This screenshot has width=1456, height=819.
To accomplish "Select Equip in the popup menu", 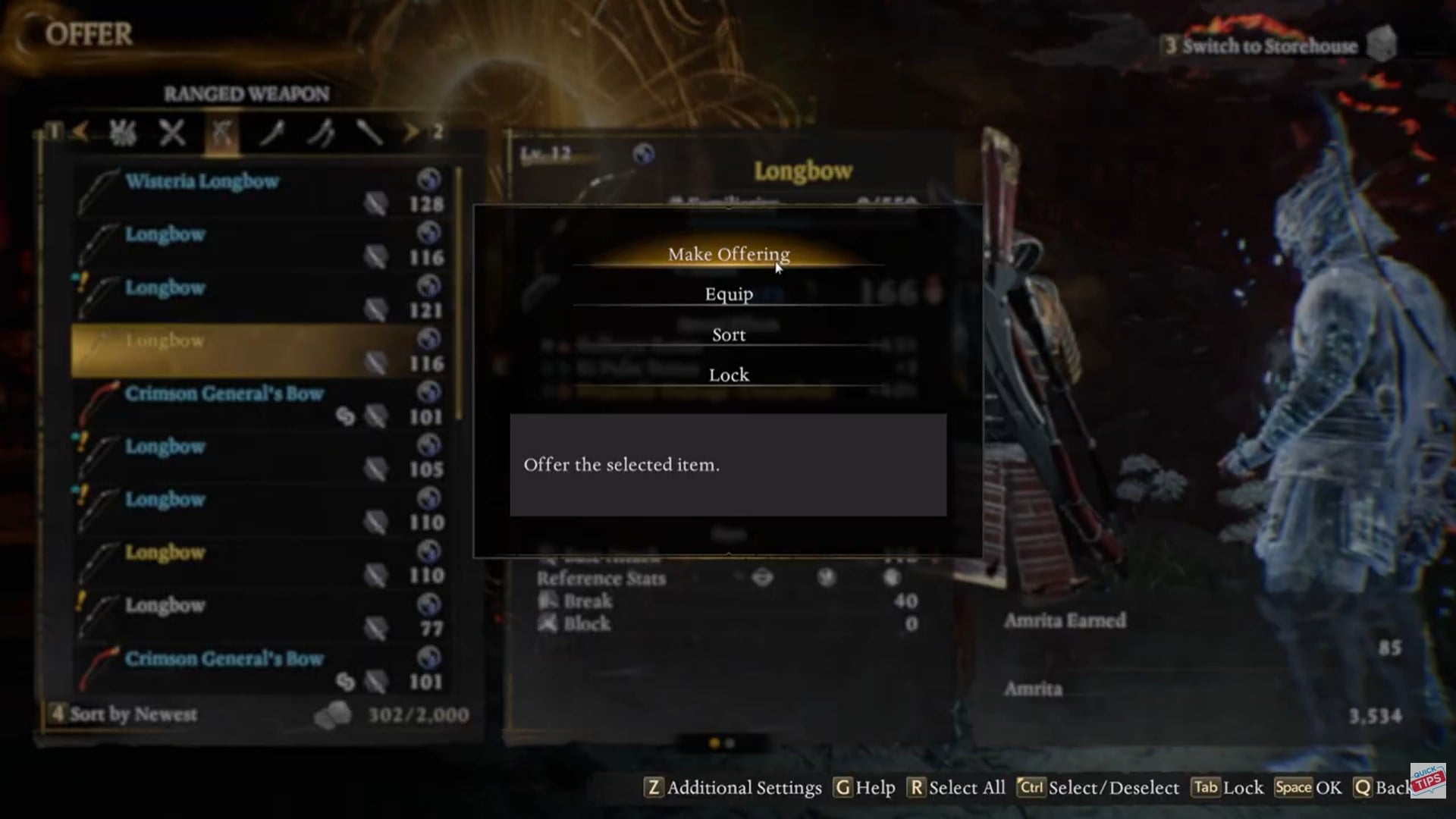I will [x=728, y=294].
